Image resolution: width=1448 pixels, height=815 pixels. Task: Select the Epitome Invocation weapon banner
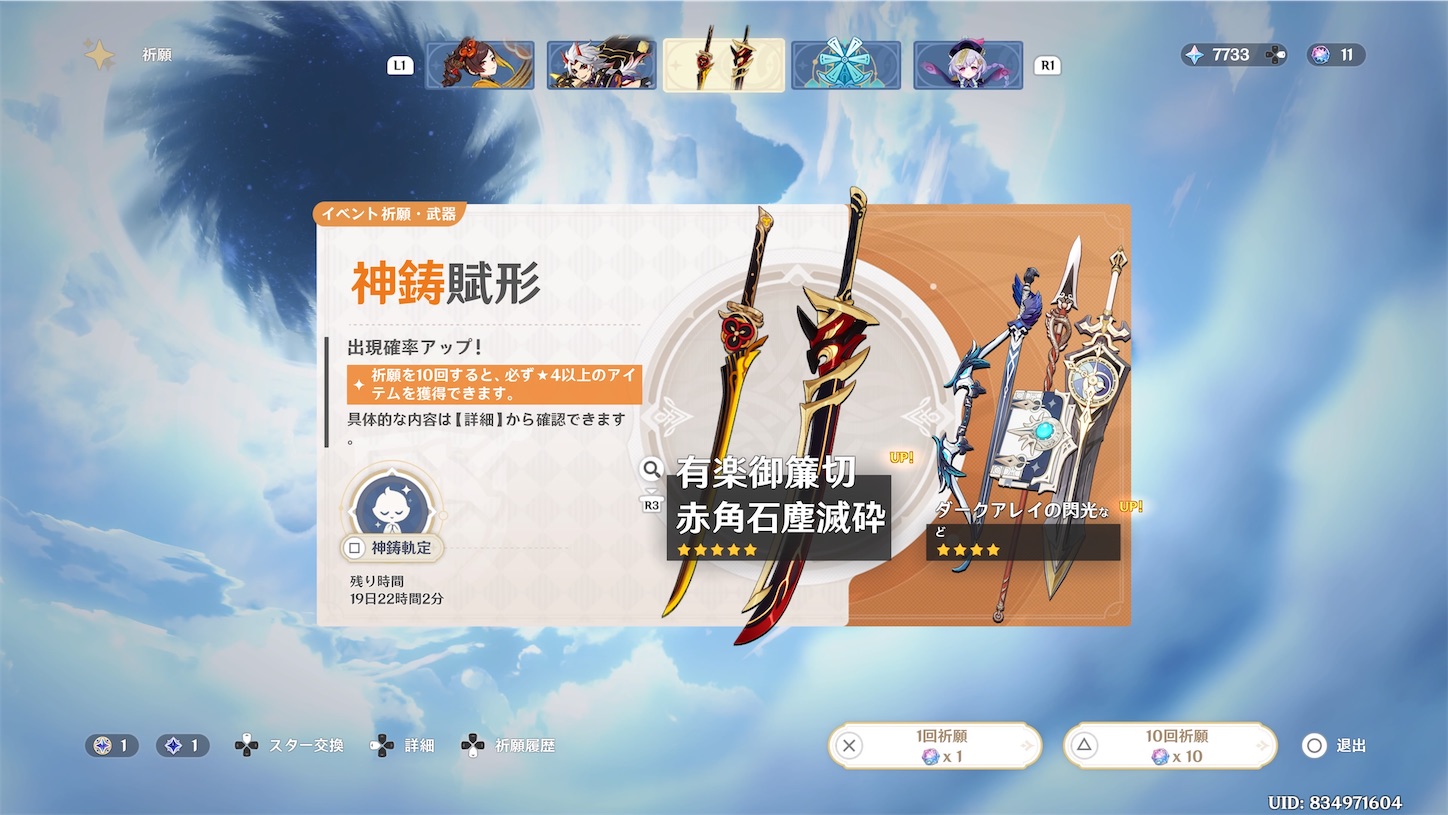point(723,64)
